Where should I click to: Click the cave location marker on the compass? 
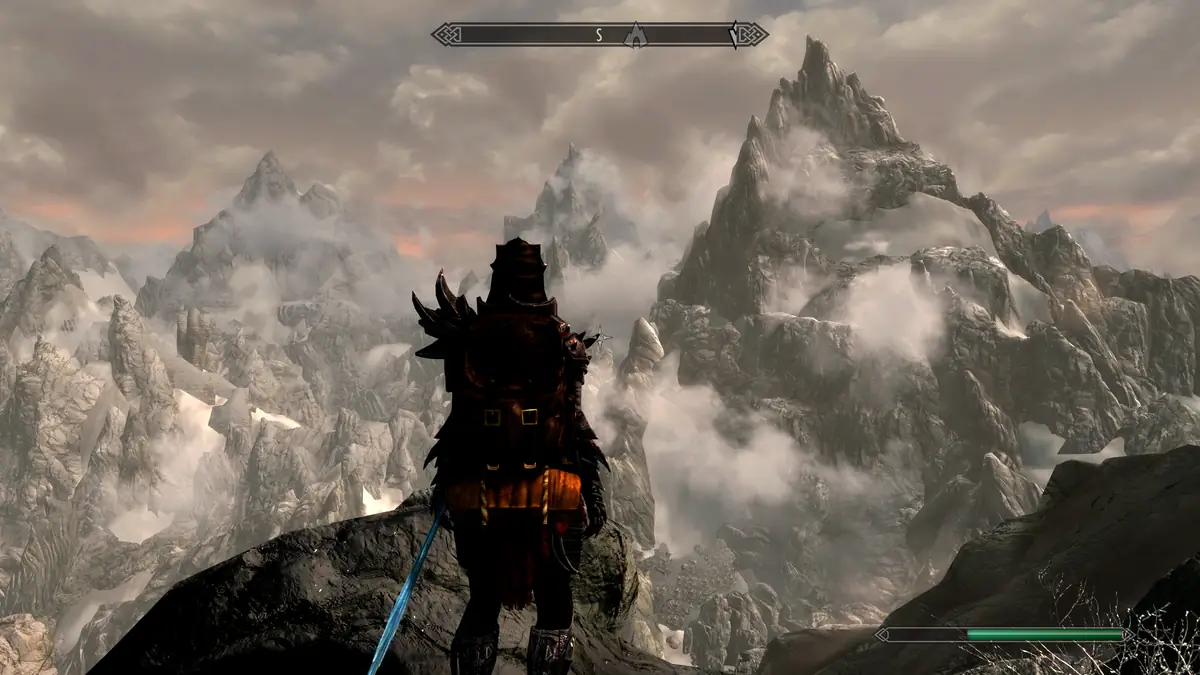tap(633, 35)
